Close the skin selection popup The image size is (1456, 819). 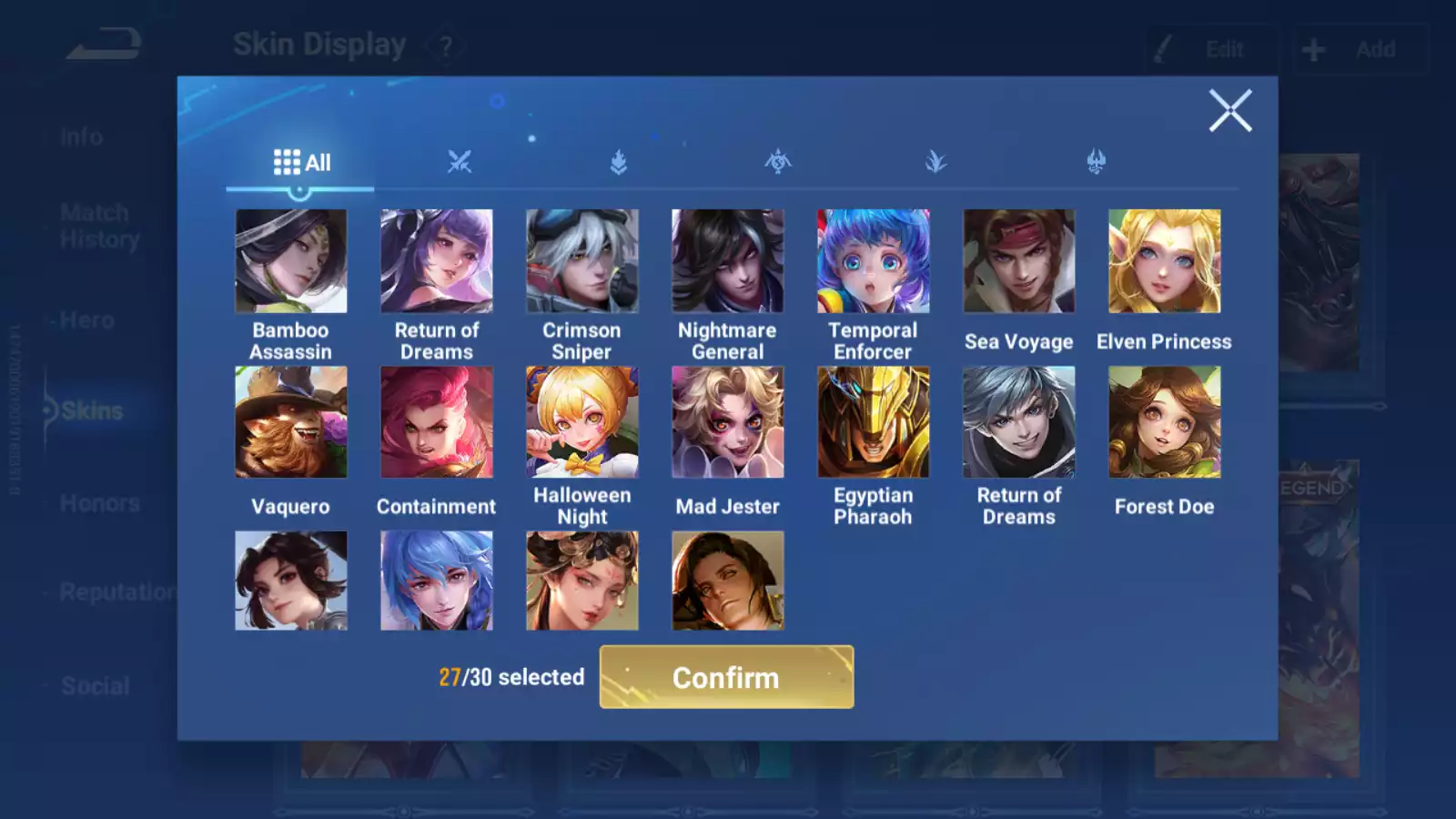pos(1229,111)
